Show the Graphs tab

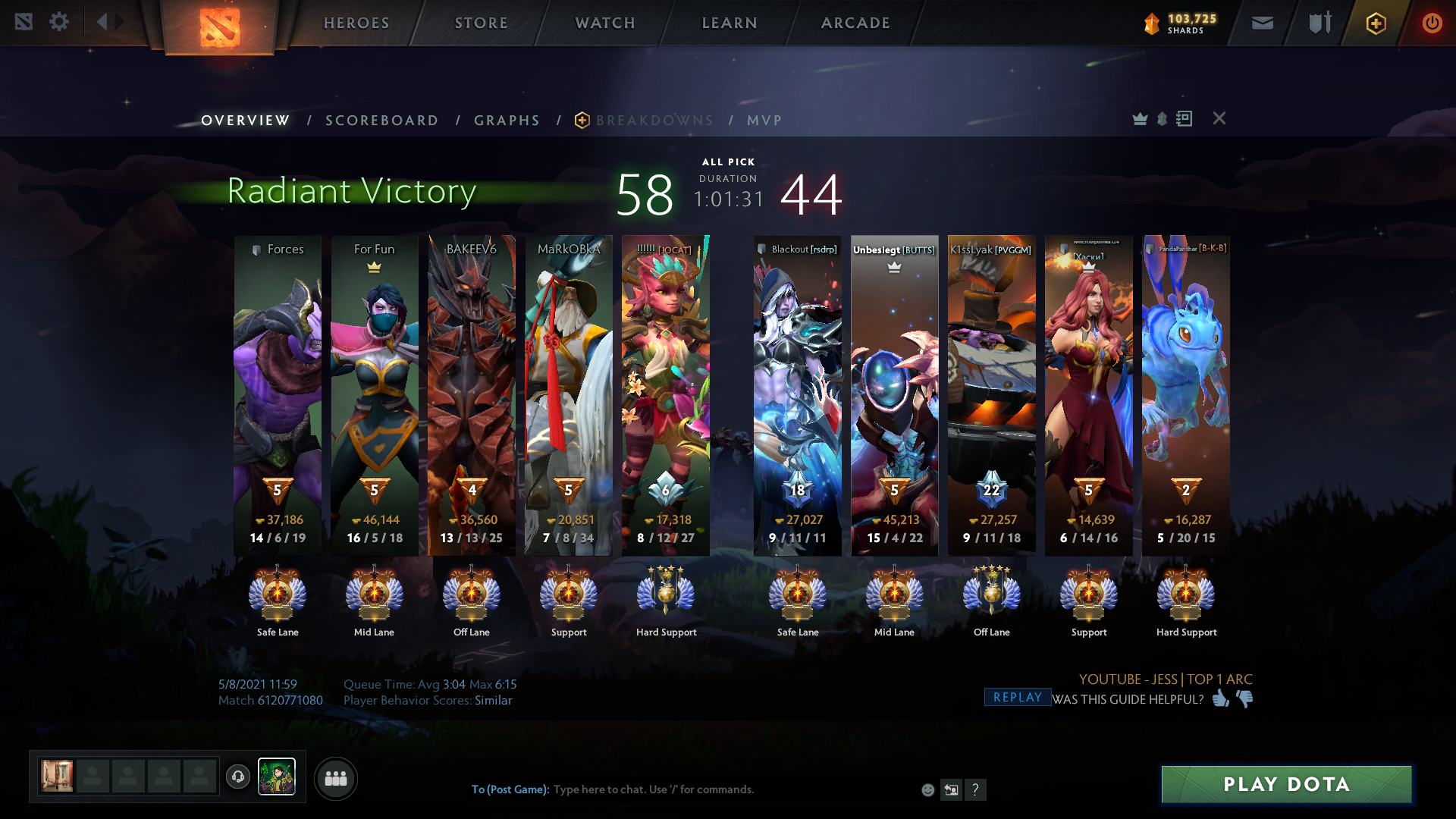[507, 121]
